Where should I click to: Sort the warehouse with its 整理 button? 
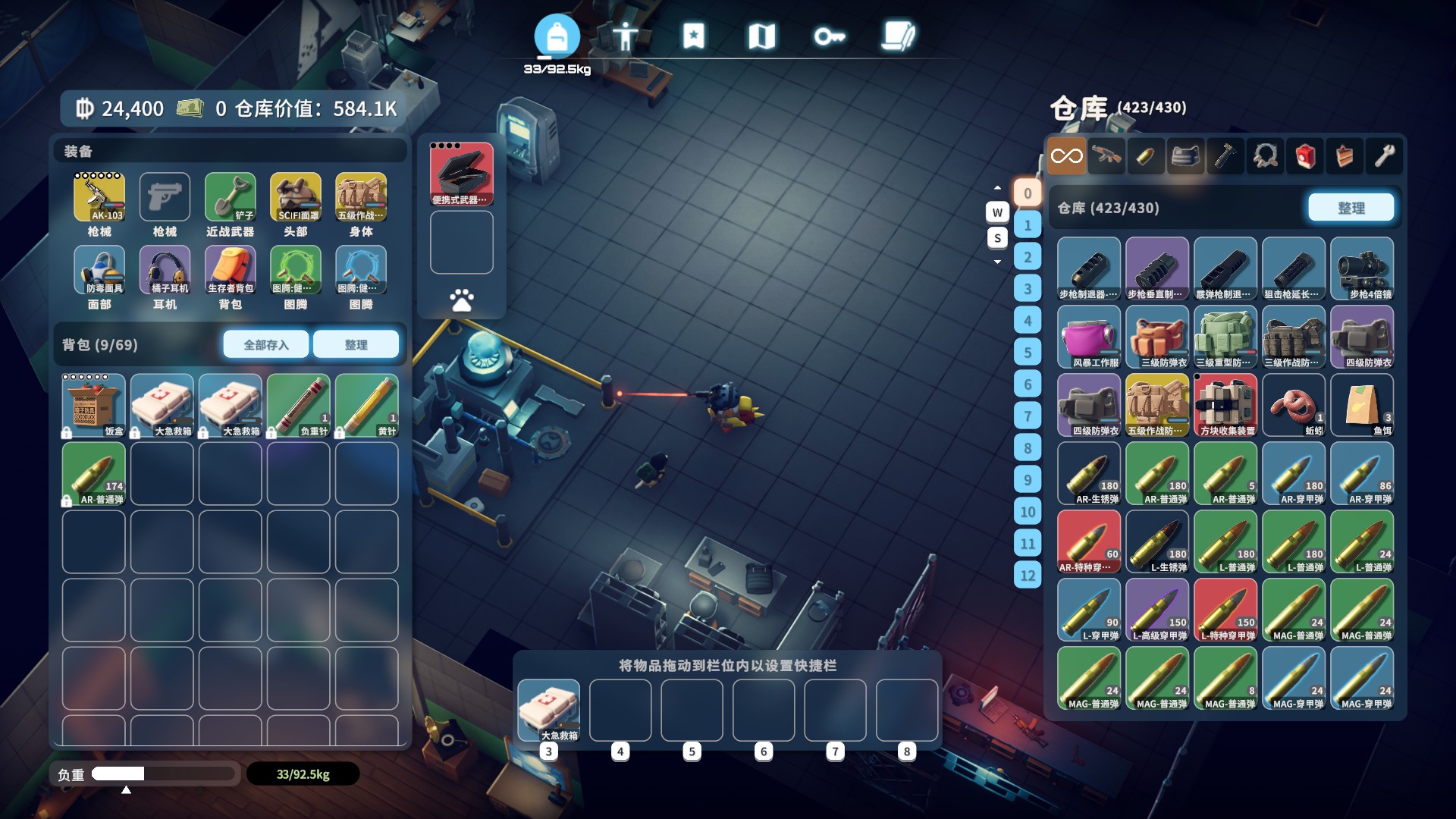point(1351,207)
